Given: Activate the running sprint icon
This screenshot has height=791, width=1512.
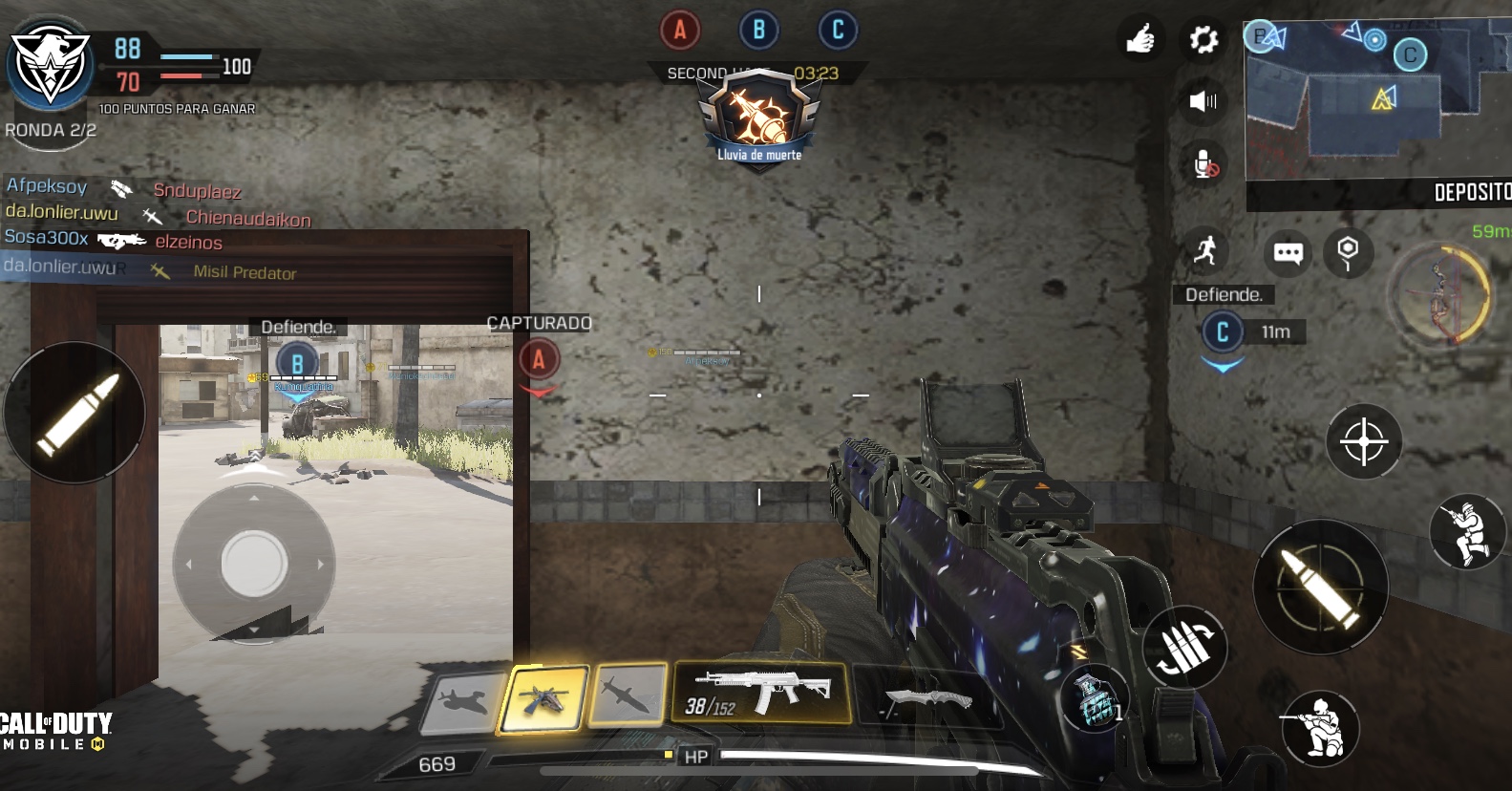Looking at the screenshot, I should point(1205,251).
